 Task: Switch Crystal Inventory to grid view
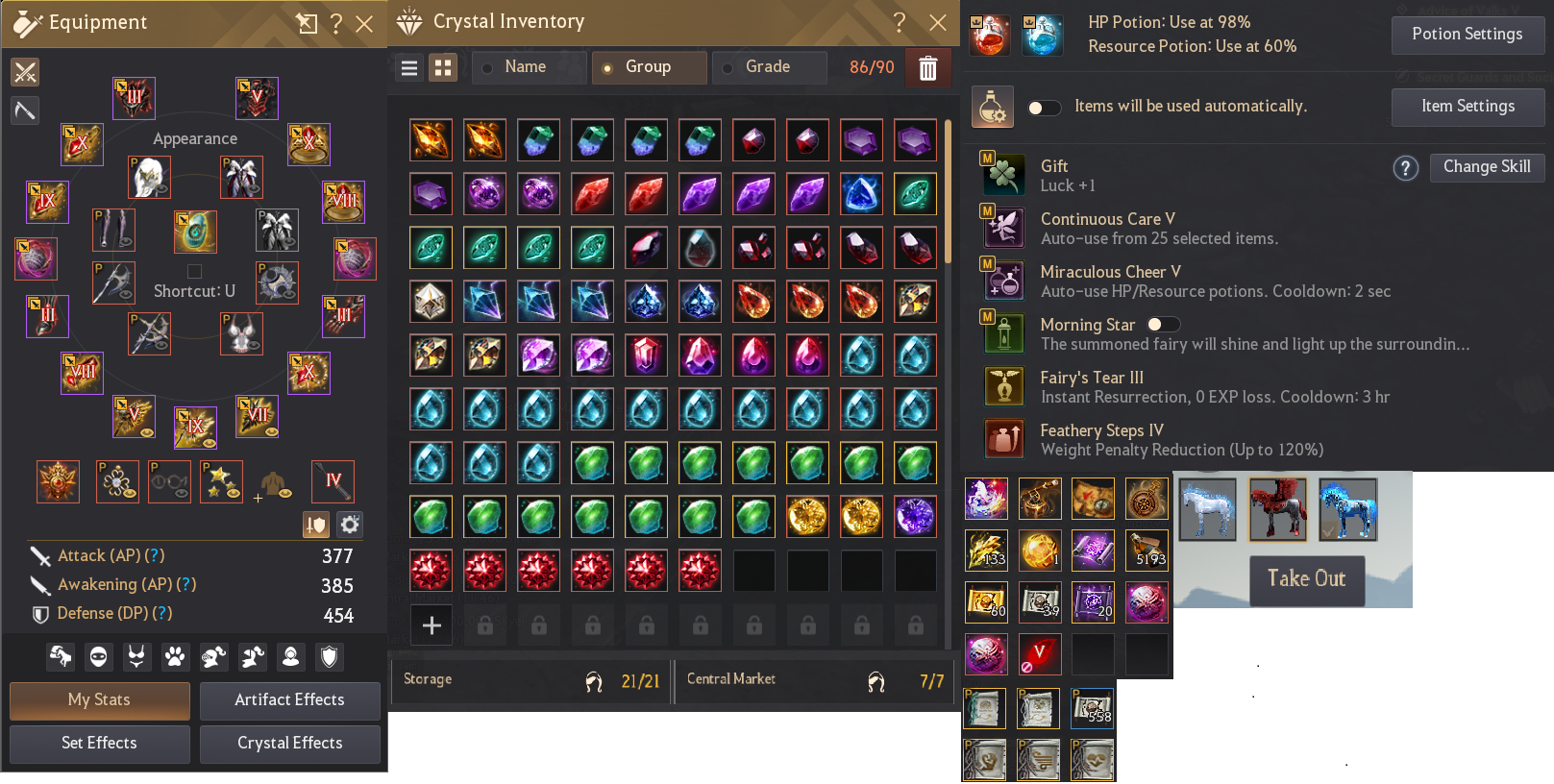tap(443, 67)
